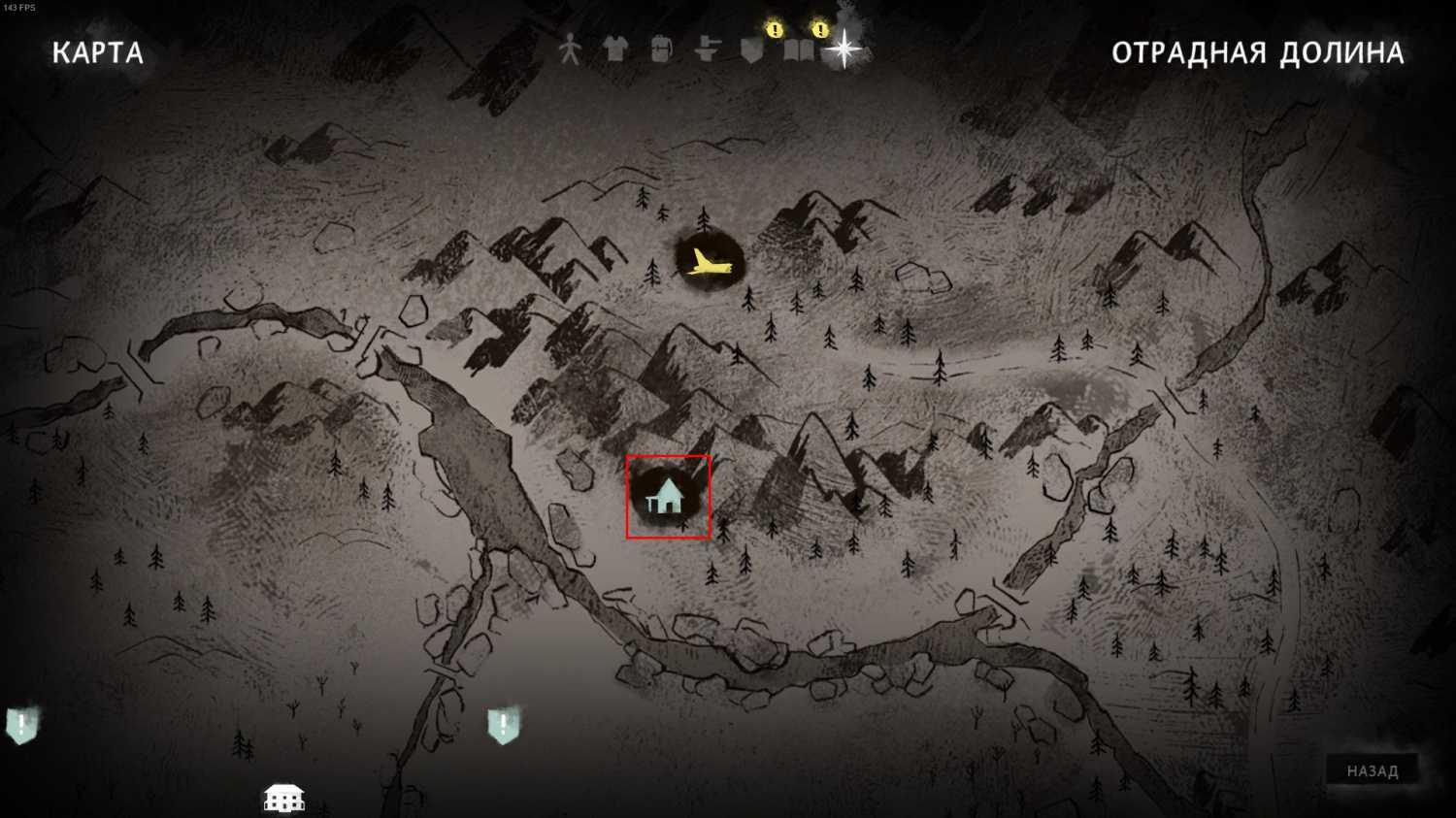Switch to the clothing tab (shirt icon)
The image size is (1456, 818).
[615, 49]
